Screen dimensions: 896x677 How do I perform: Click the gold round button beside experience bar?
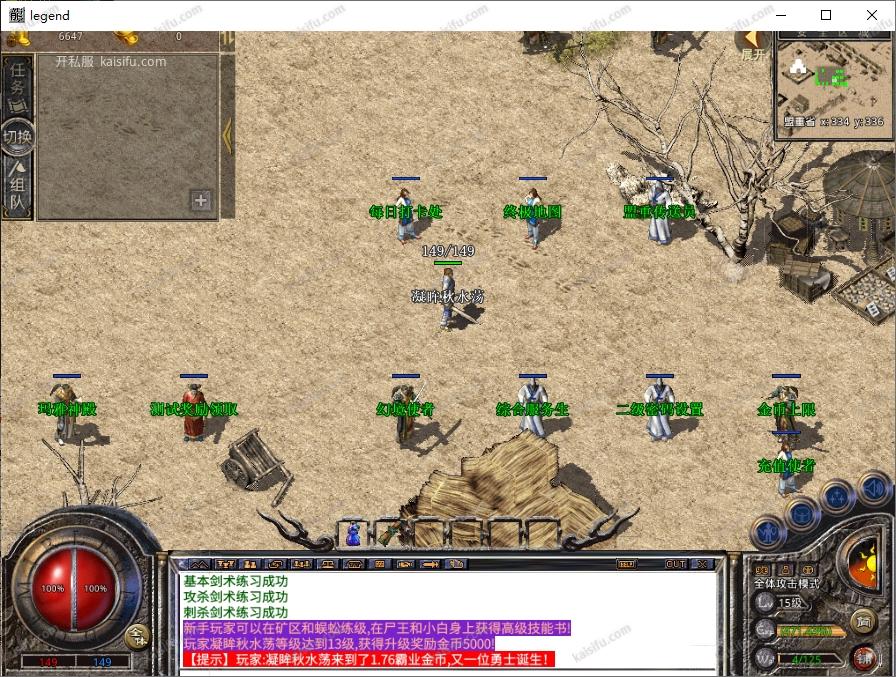pos(863,623)
